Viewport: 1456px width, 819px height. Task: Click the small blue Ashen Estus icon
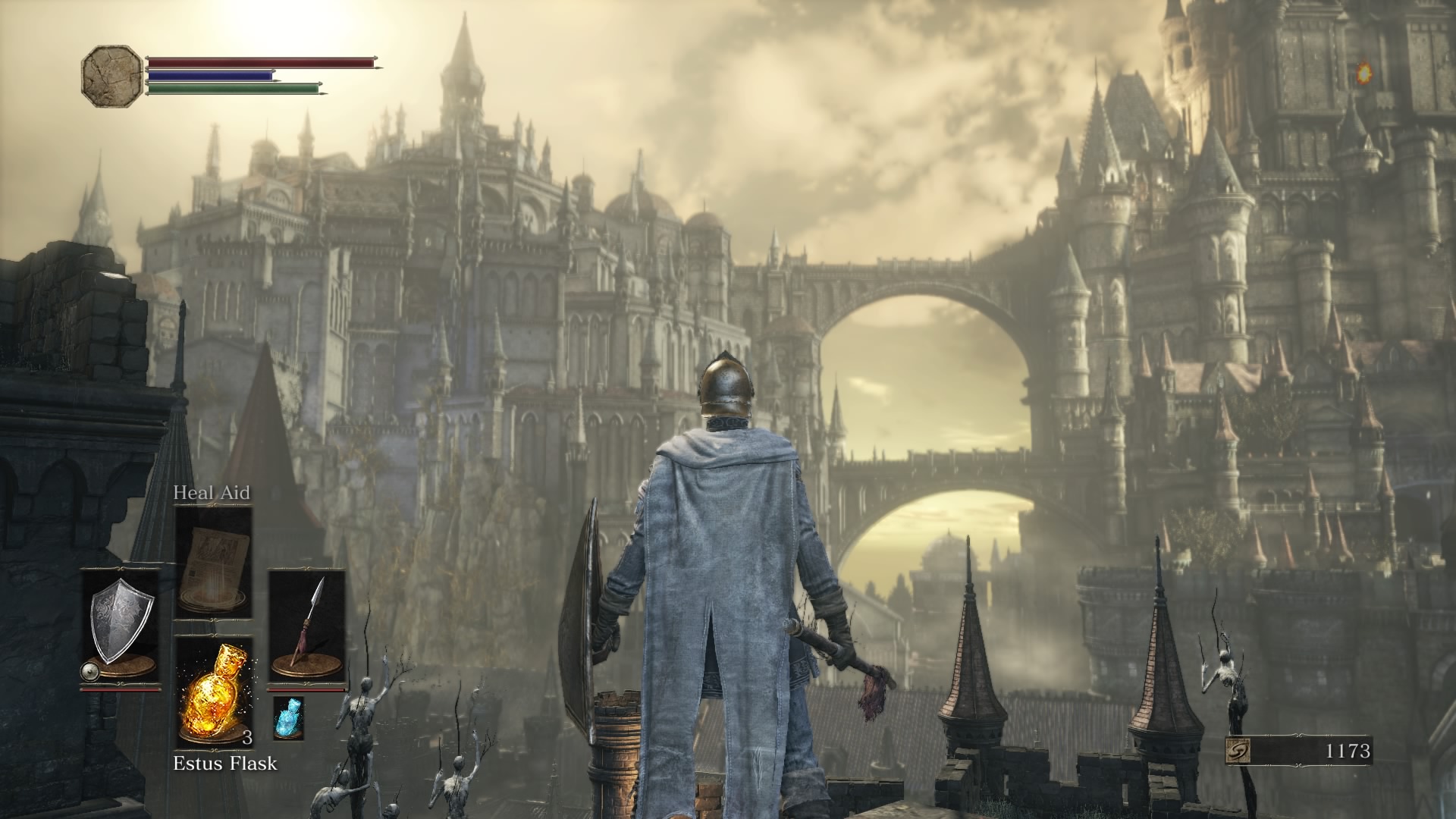tap(287, 717)
